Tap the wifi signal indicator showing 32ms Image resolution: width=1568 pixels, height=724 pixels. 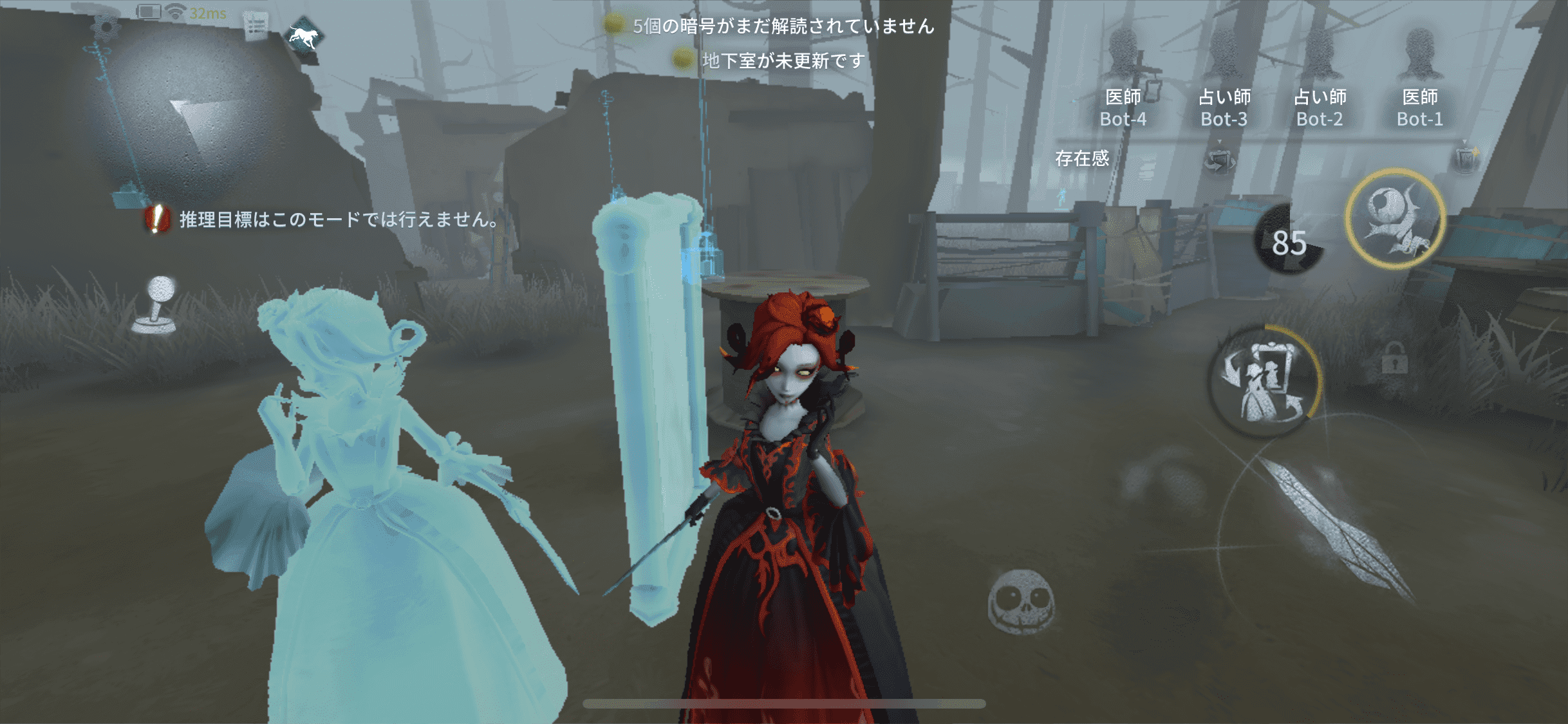(x=175, y=12)
